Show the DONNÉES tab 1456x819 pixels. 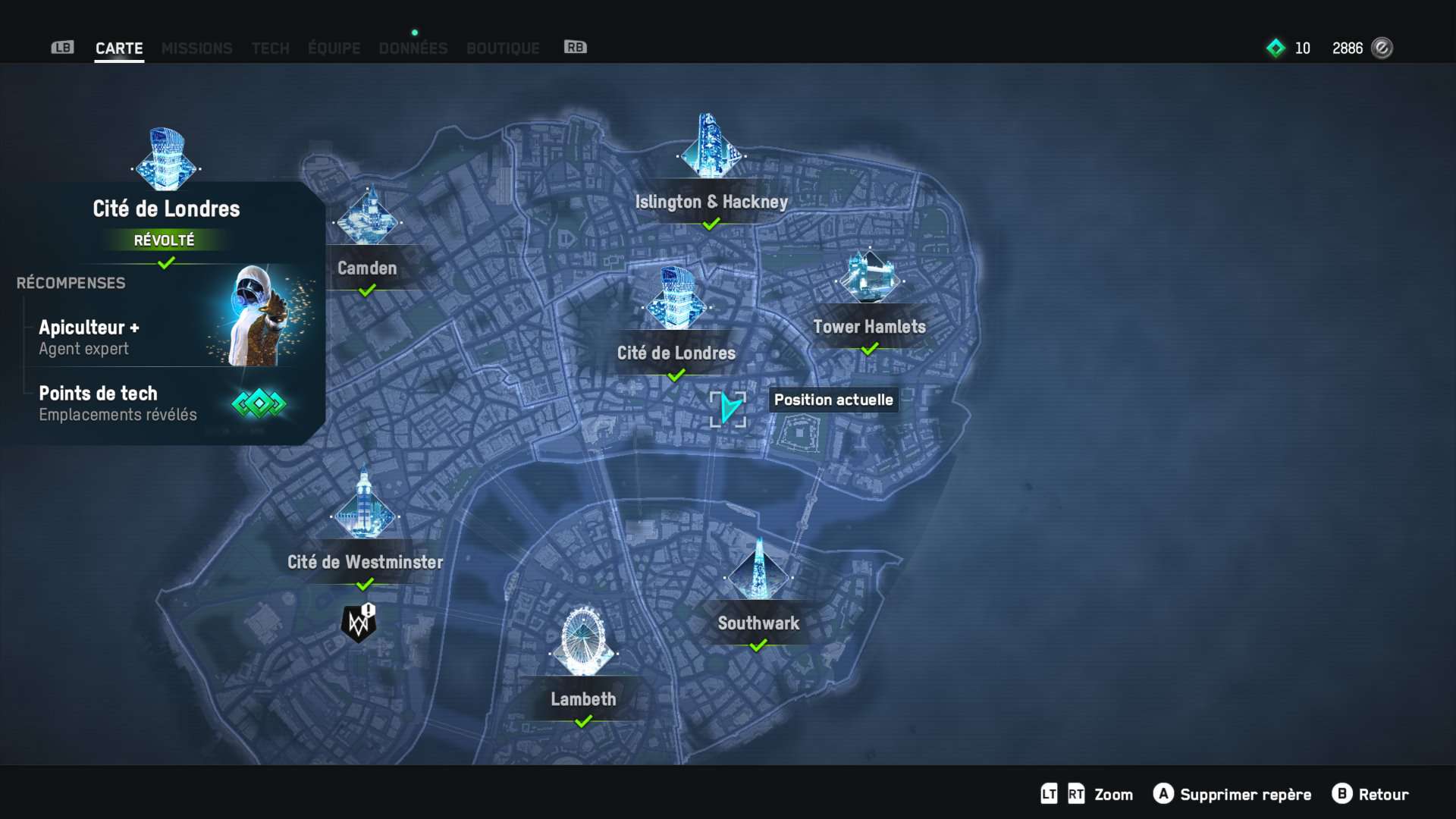tap(413, 49)
